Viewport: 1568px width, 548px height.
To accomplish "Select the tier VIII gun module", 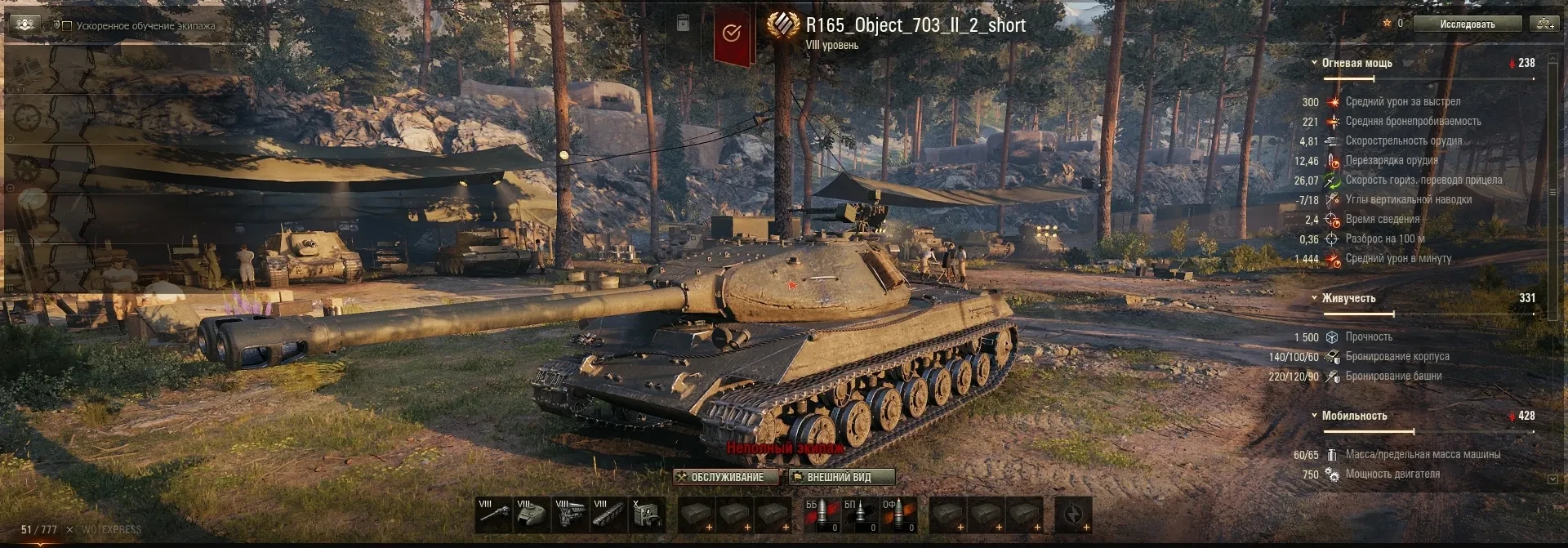I will pyautogui.click(x=494, y=515).
